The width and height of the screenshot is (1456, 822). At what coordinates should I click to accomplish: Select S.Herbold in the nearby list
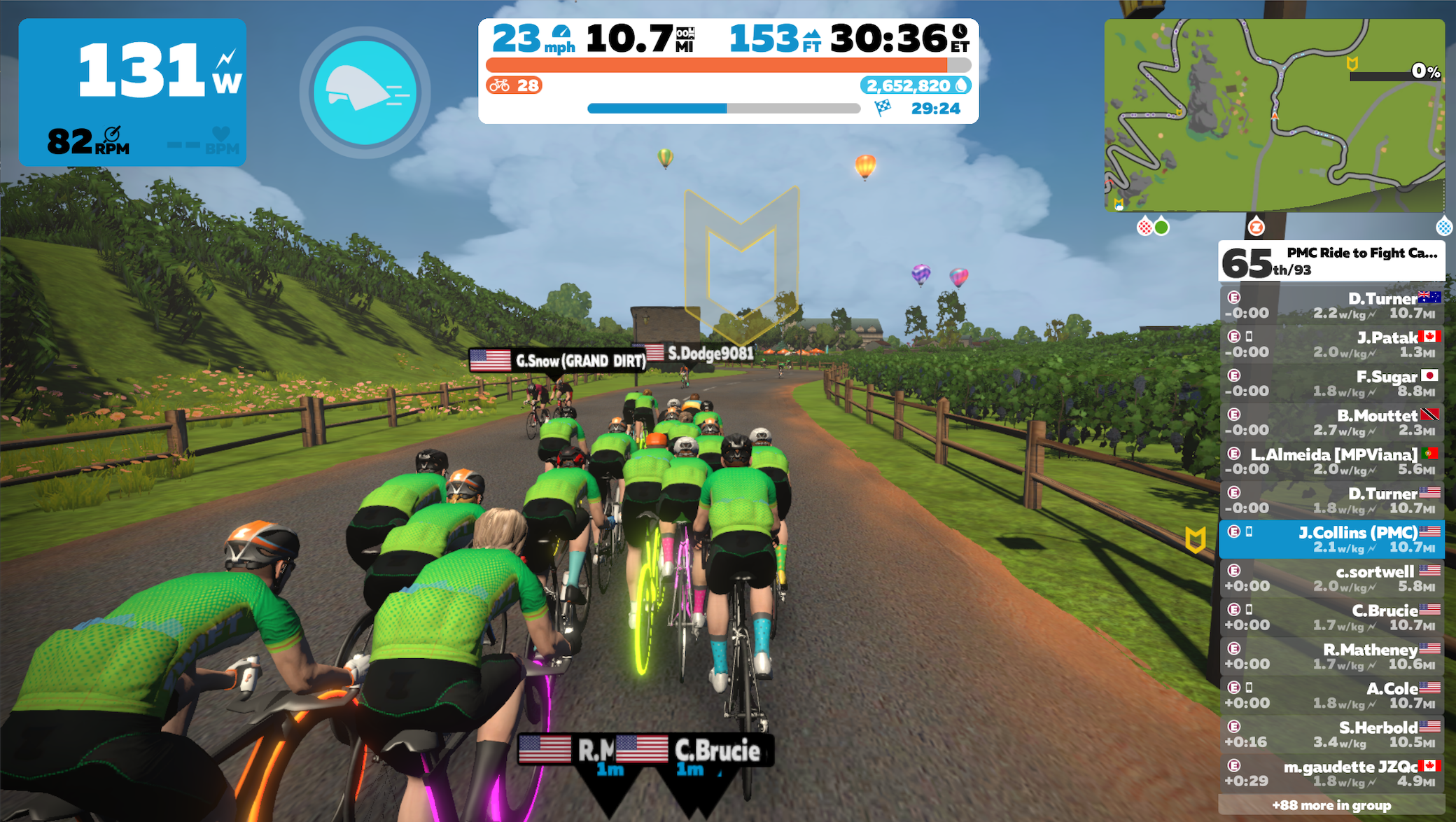(1331, 734)
